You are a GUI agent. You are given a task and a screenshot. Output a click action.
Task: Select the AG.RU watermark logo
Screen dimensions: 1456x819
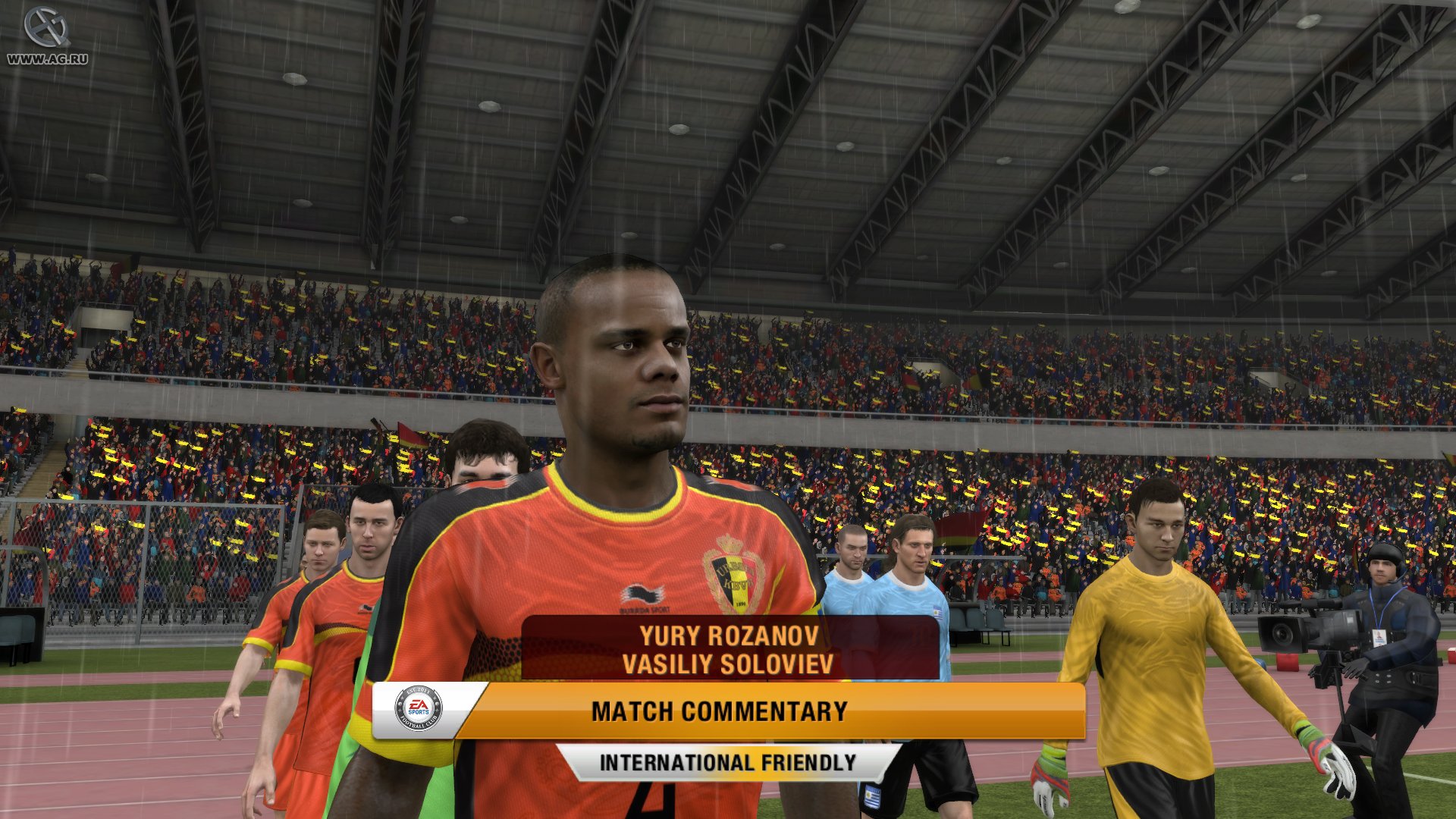coord(44,27)
